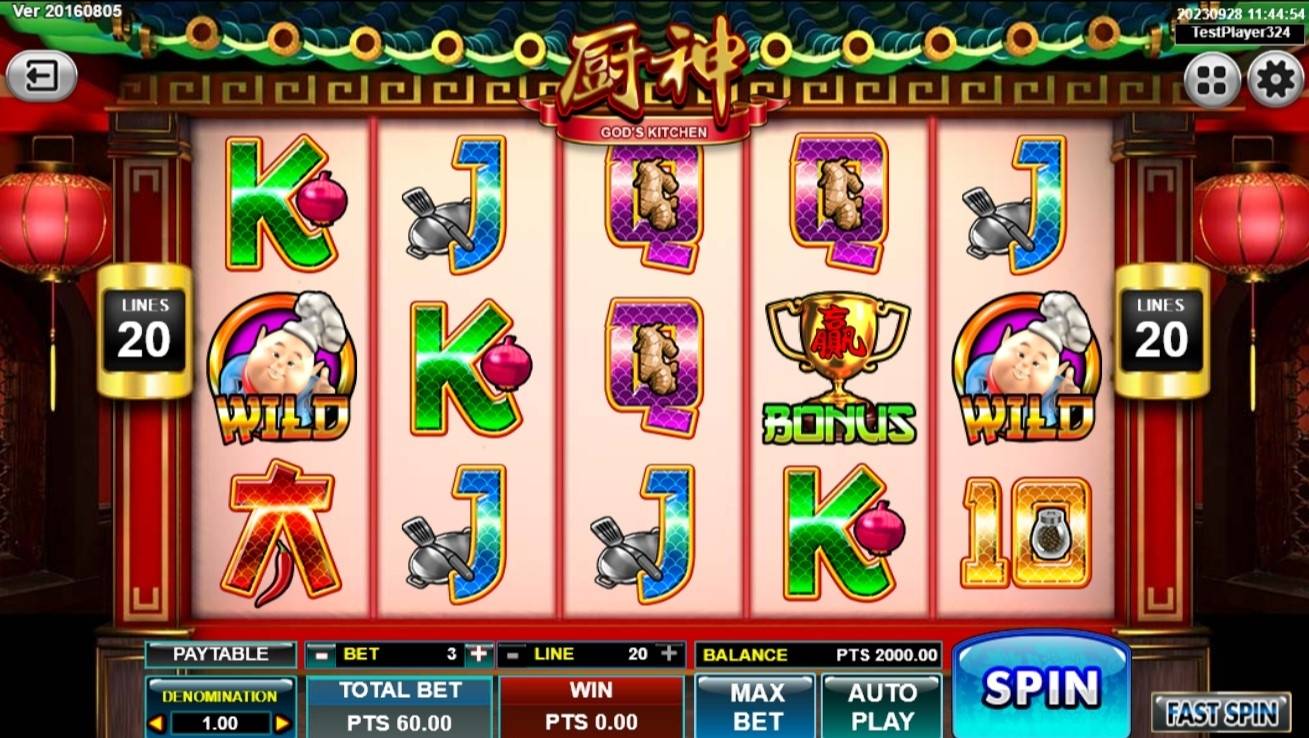Open the four-dot game menu
Viewport: 1309px width, 738px height.
coord(1212,80)
